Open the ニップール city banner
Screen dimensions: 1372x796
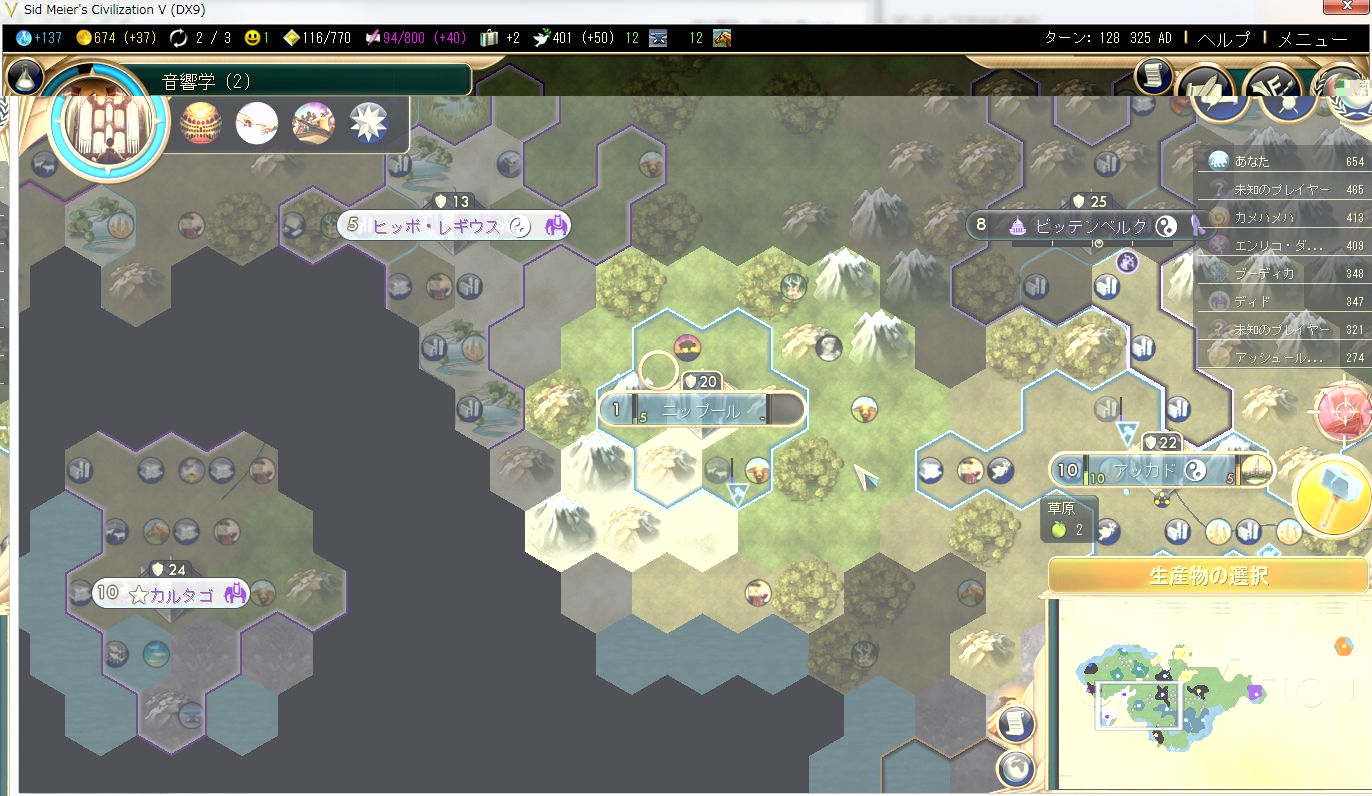[x=701, y=410]
